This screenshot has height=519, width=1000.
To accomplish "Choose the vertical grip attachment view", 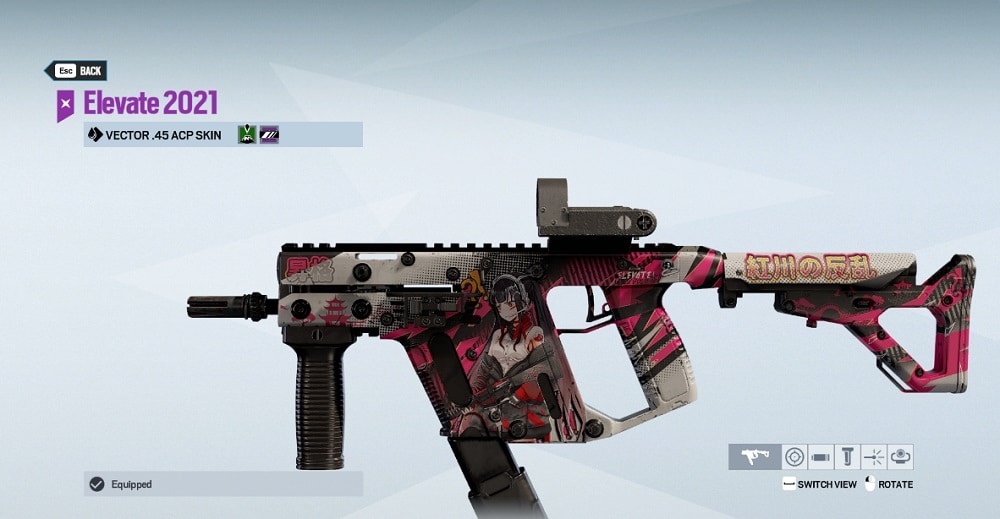I will pos(847,457).
